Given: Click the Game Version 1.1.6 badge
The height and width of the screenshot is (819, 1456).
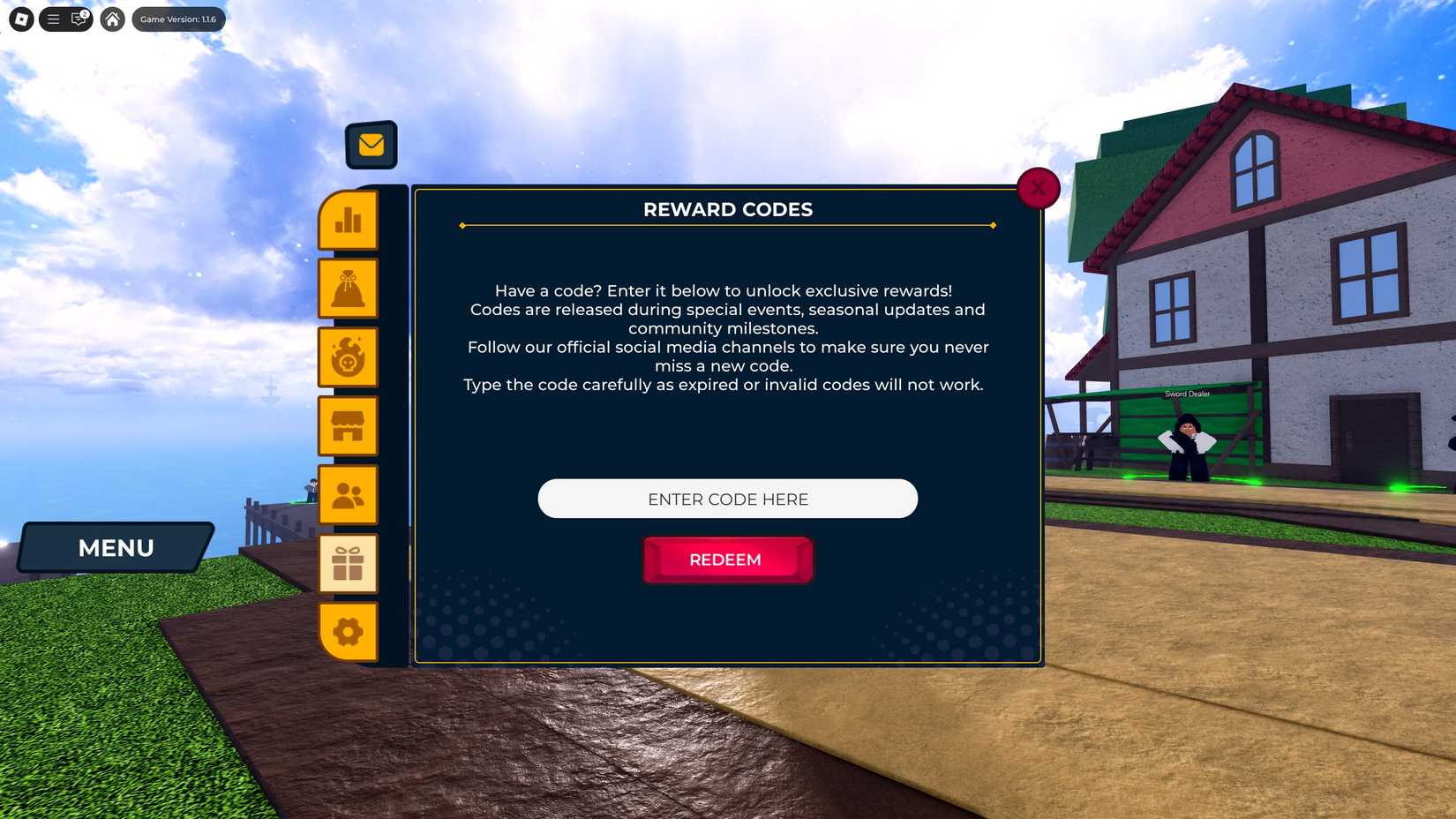Looking at the screenshot, I should pos(177,19).
